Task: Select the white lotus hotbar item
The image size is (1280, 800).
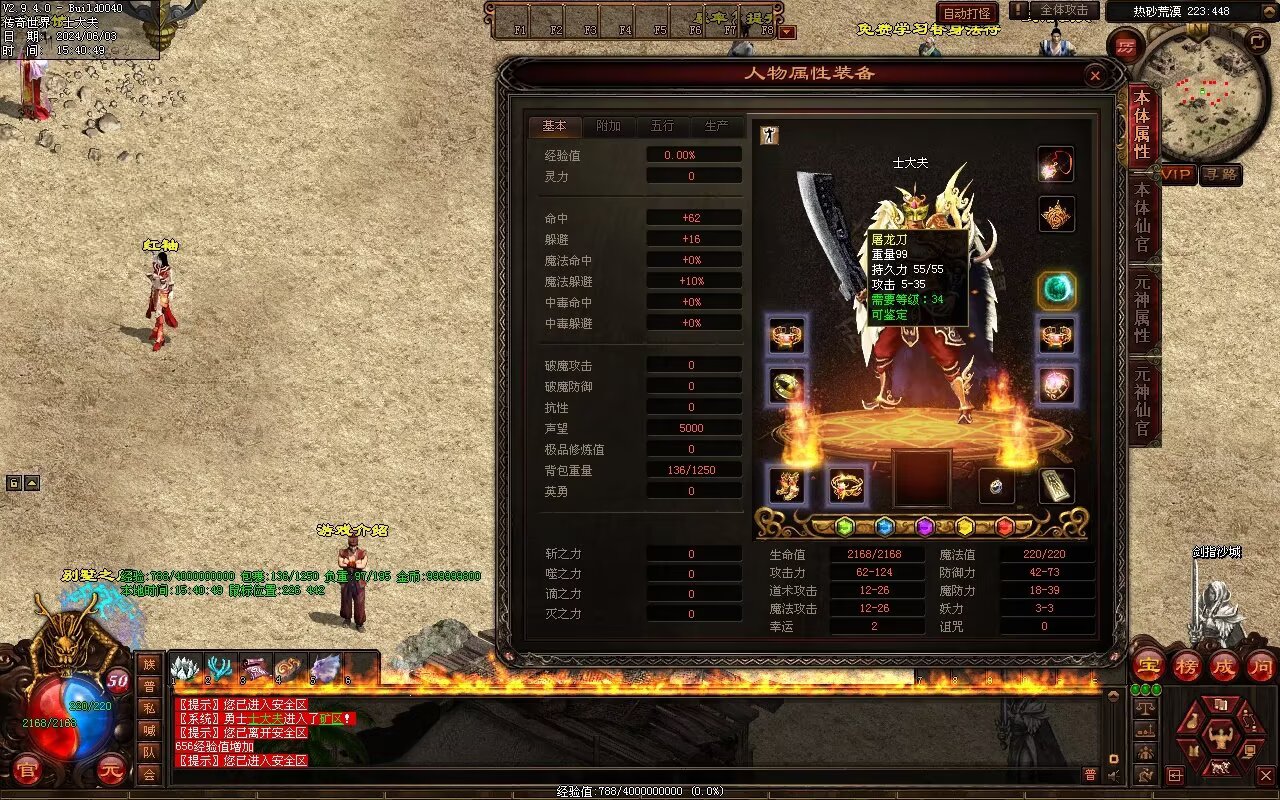Action: tap(185, 668)
